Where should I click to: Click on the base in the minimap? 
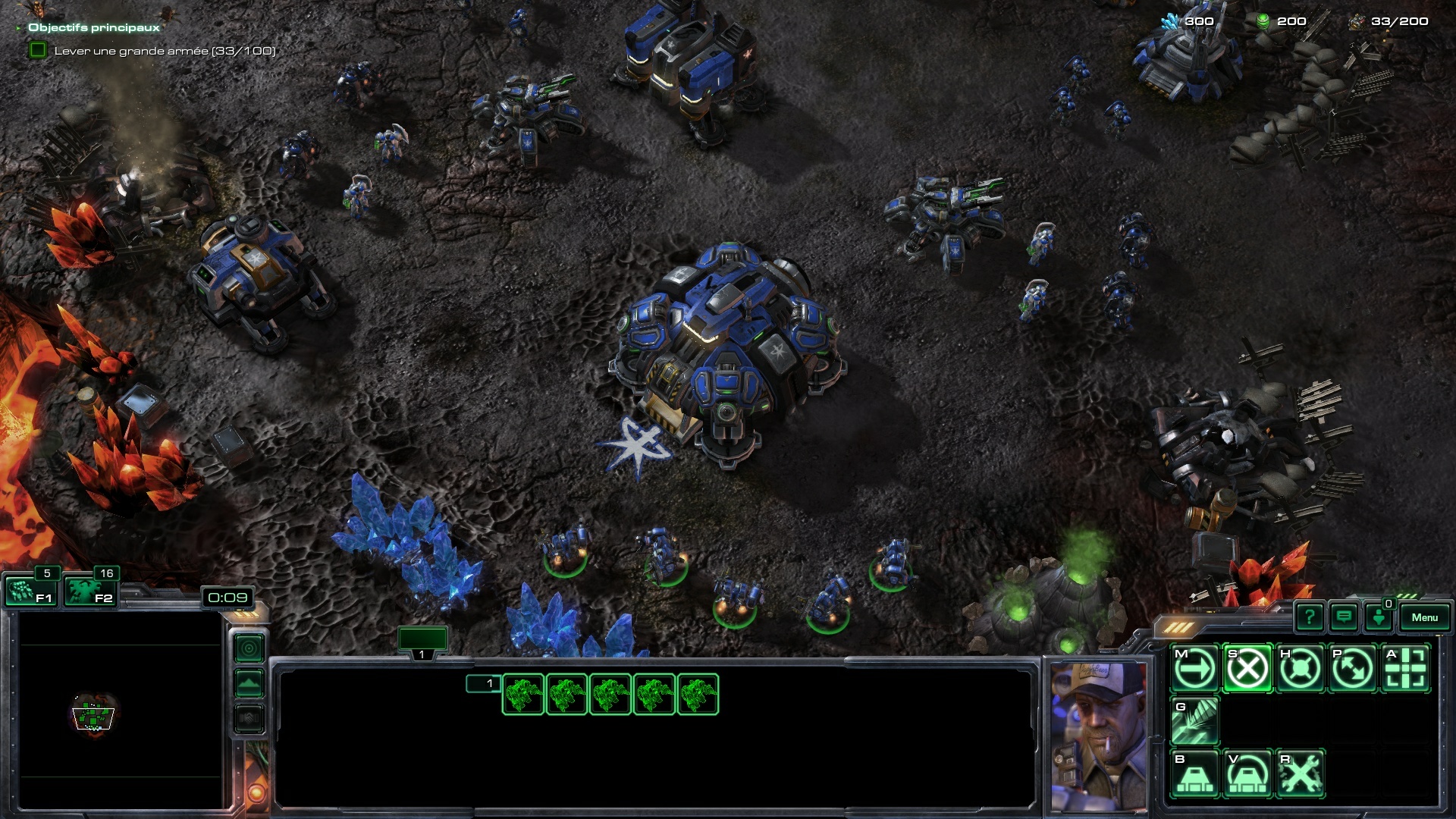pyautogui.click(x=93, y=714)
